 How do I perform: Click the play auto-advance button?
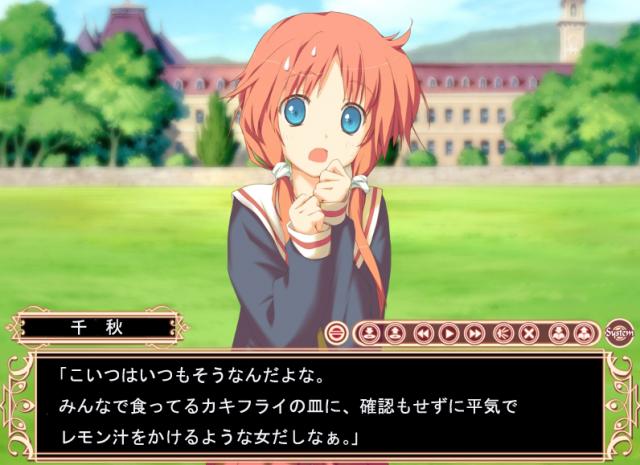449,333
